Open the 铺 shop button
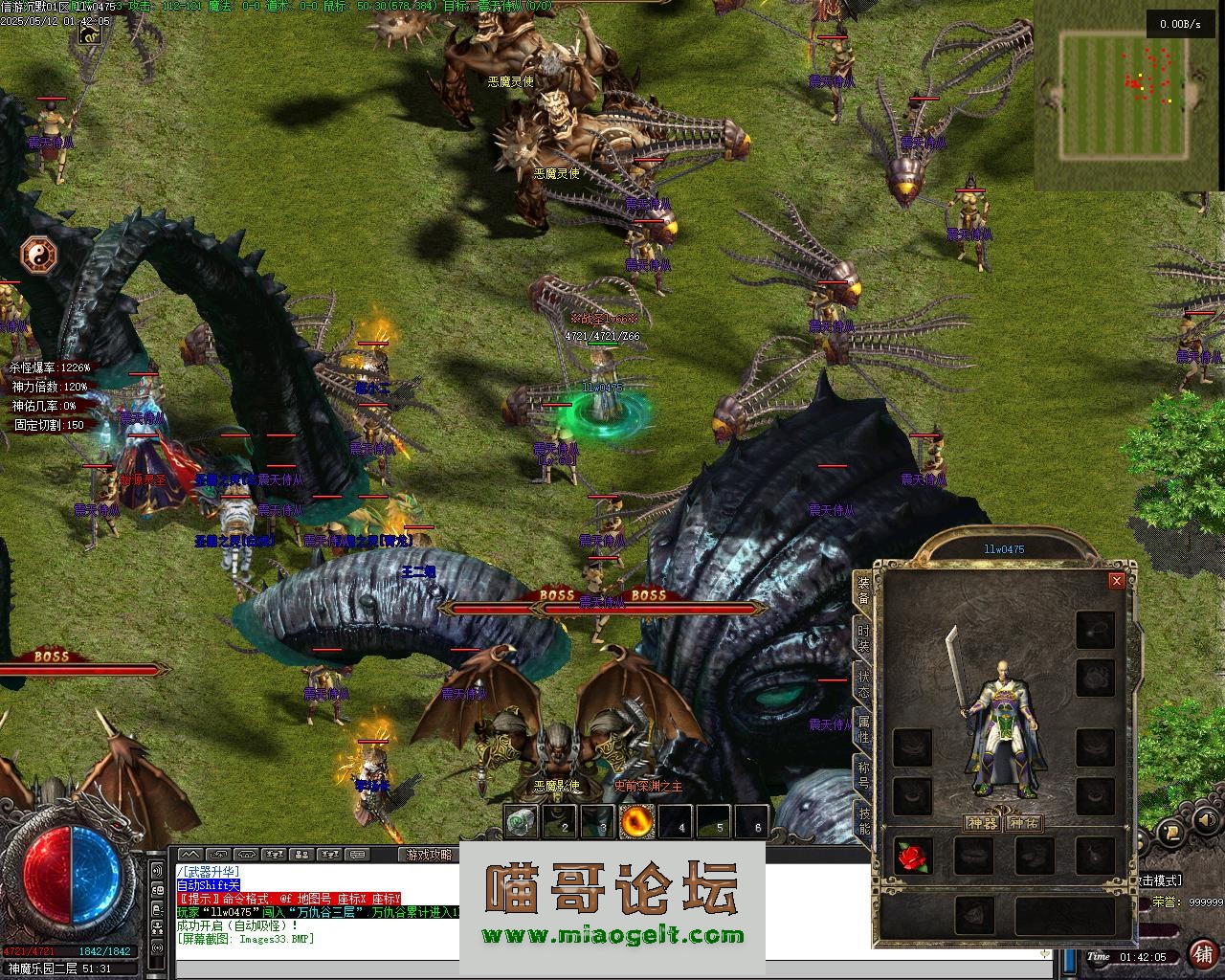 pos(1202,953)
